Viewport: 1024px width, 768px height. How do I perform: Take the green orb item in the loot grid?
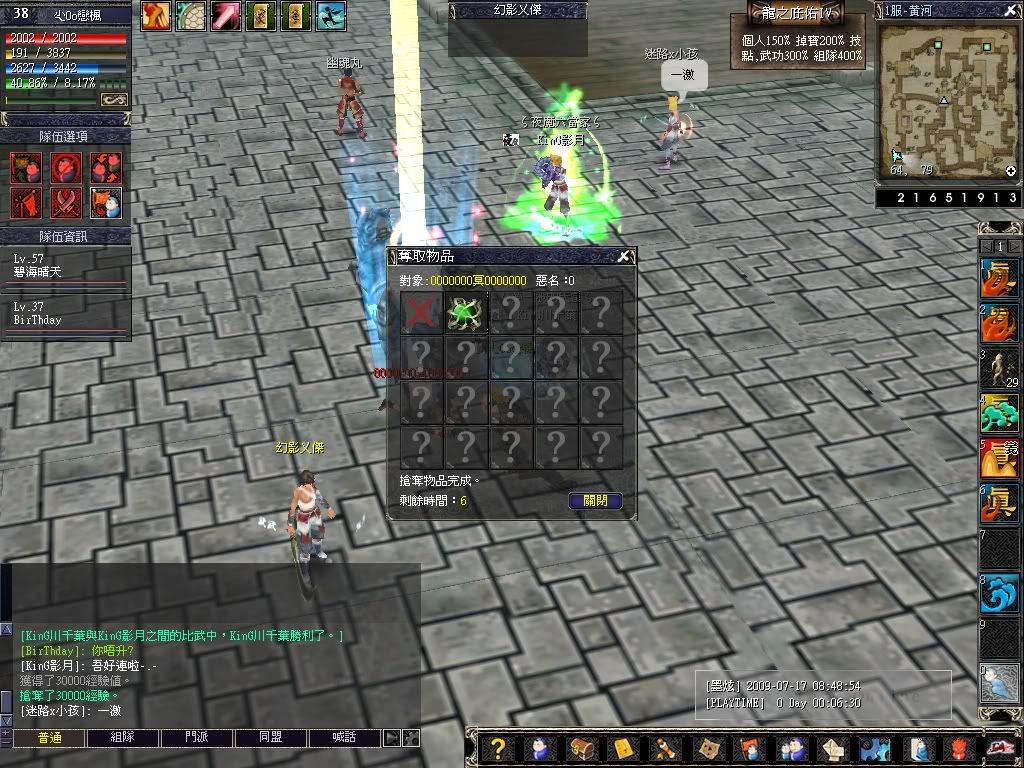(x=465, y=312)
